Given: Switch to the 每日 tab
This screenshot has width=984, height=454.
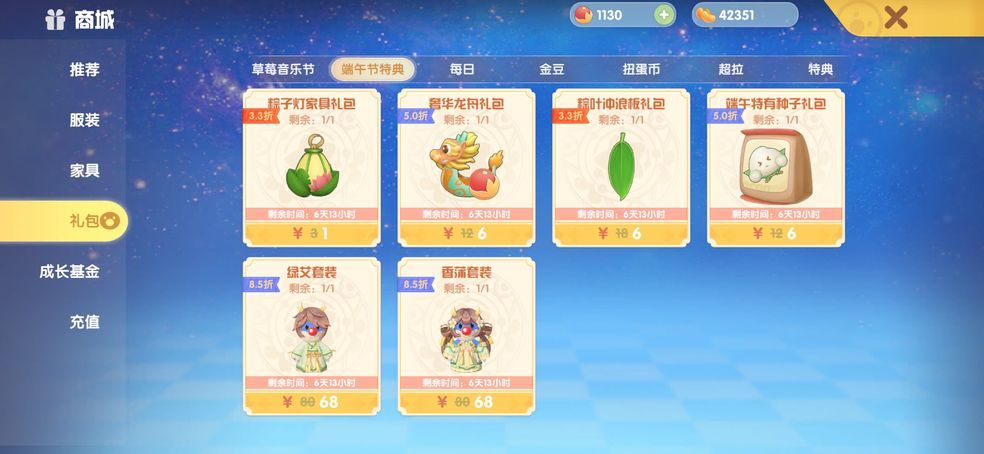Looking at the screenshot, I should click(x=461, y=69).
